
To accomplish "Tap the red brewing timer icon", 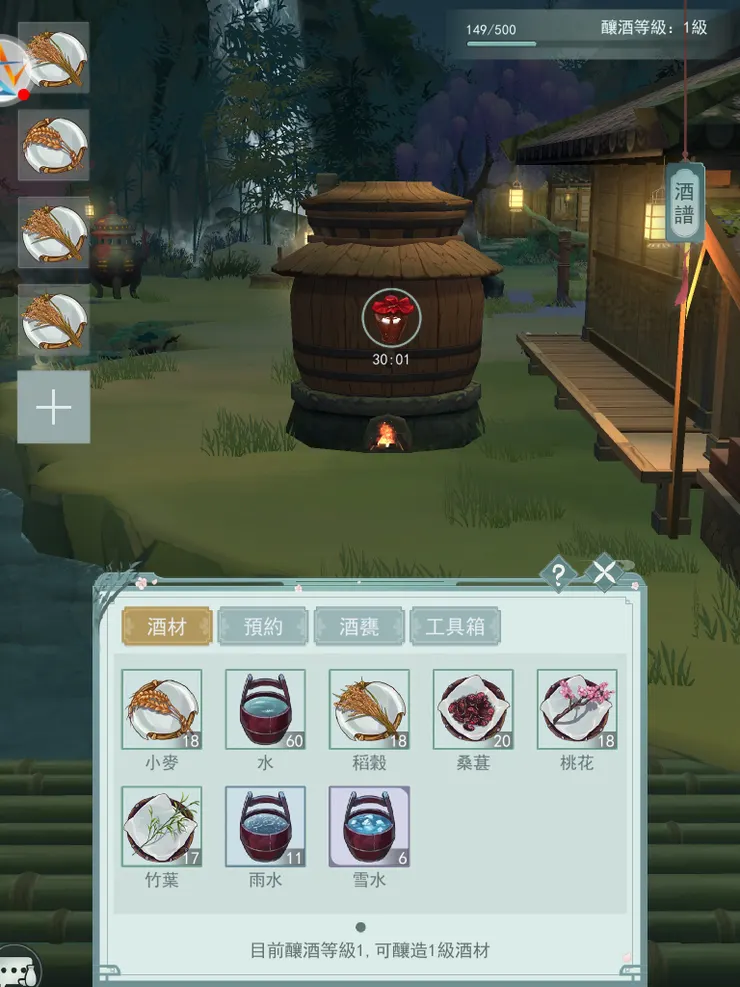I will [391, 318].
